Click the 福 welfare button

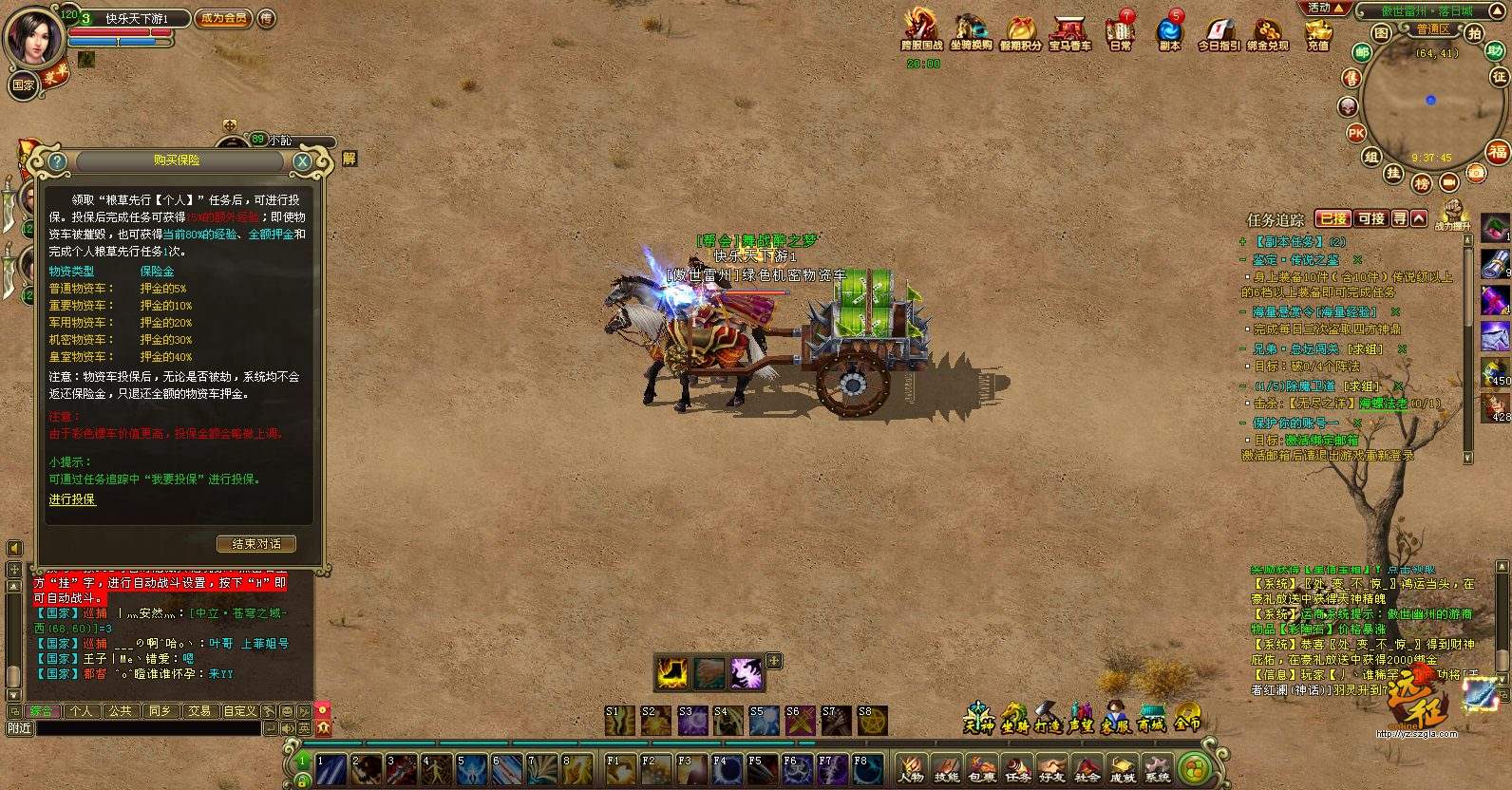(x=1498, y=152)
